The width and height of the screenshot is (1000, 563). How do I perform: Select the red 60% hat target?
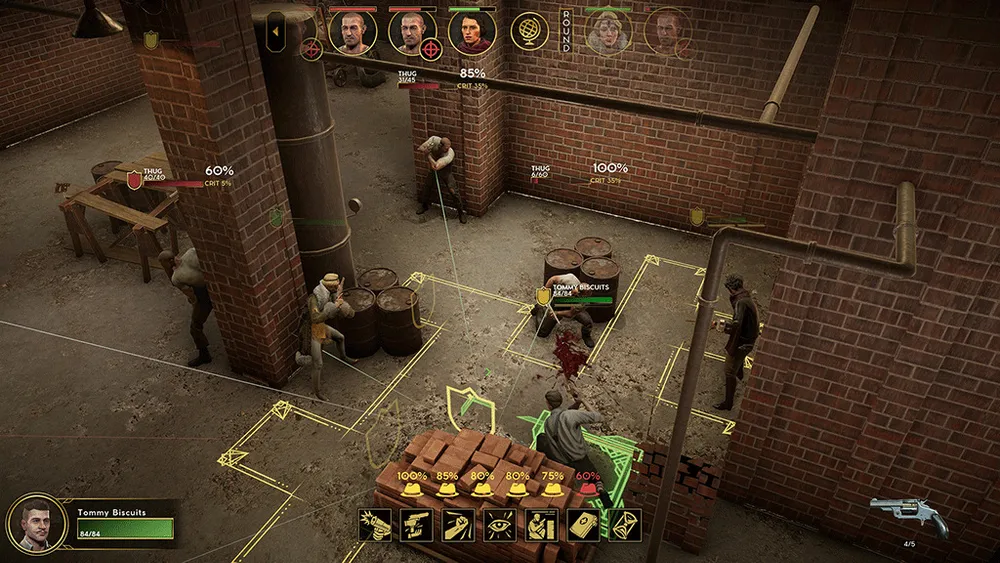tap(588, 489)
